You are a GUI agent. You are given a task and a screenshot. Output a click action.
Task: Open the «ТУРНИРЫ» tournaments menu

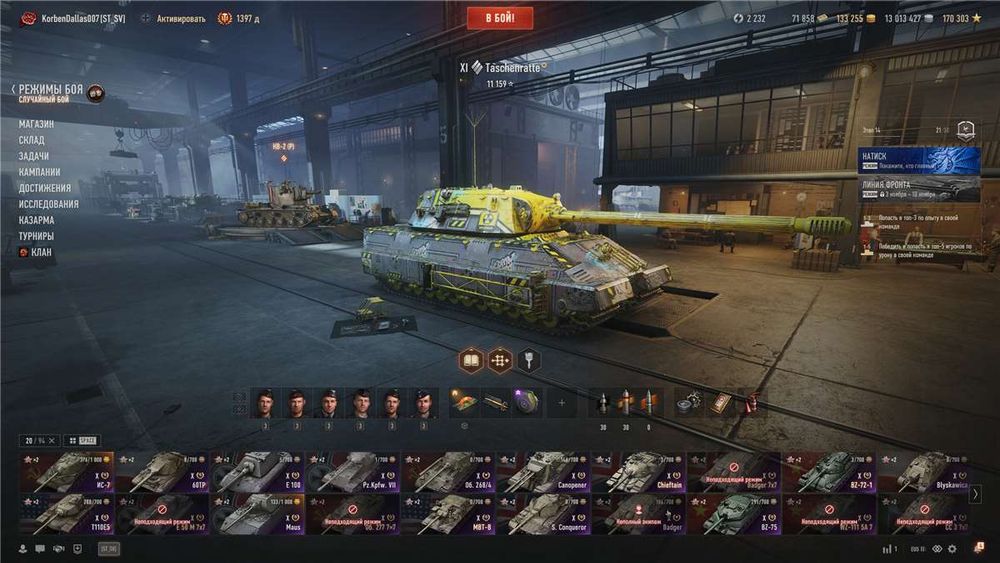[x=36, y=236]
